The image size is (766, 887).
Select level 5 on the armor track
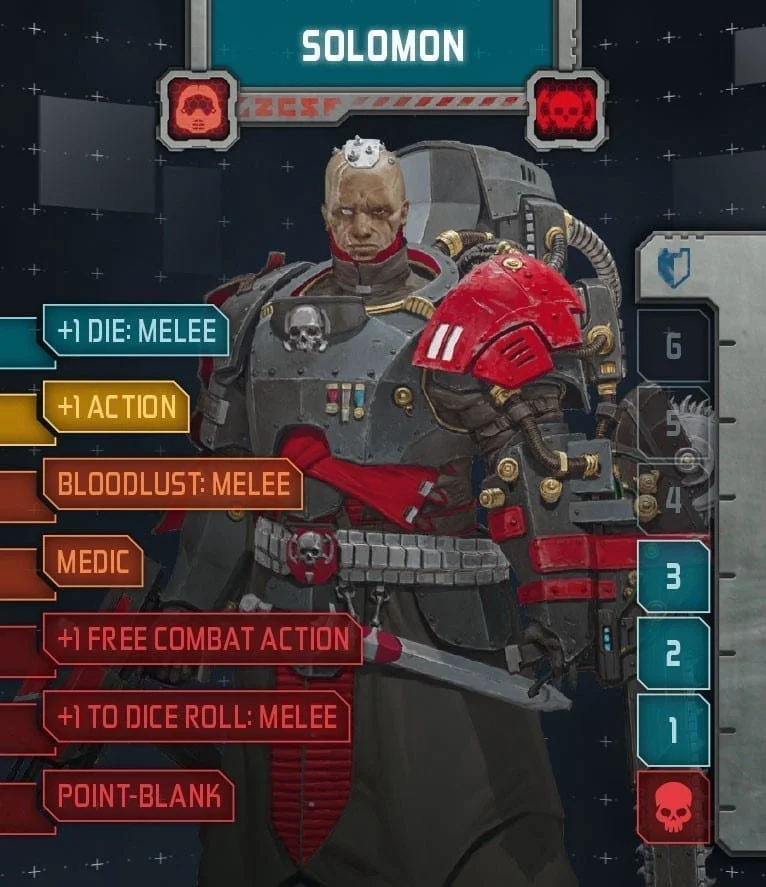tap(673, 422)
